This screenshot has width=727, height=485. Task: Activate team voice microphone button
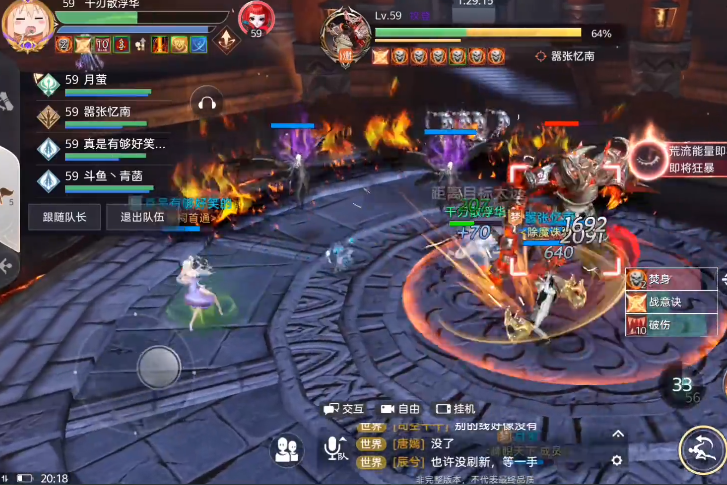coord(334,449)
